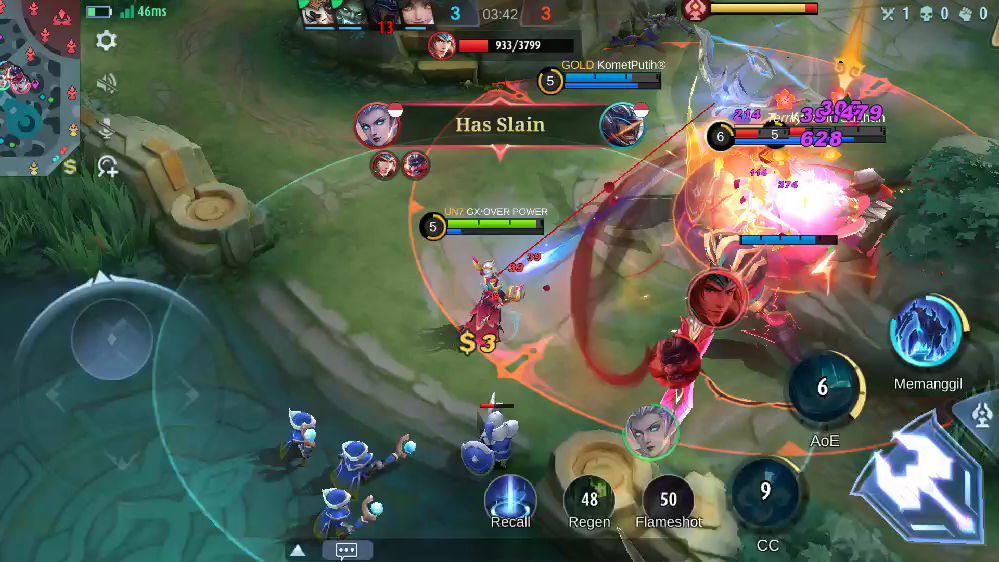Open the settings gear icon
Image resolution: width=999 pixels, height=562 pixels.
tap(106, 40)
